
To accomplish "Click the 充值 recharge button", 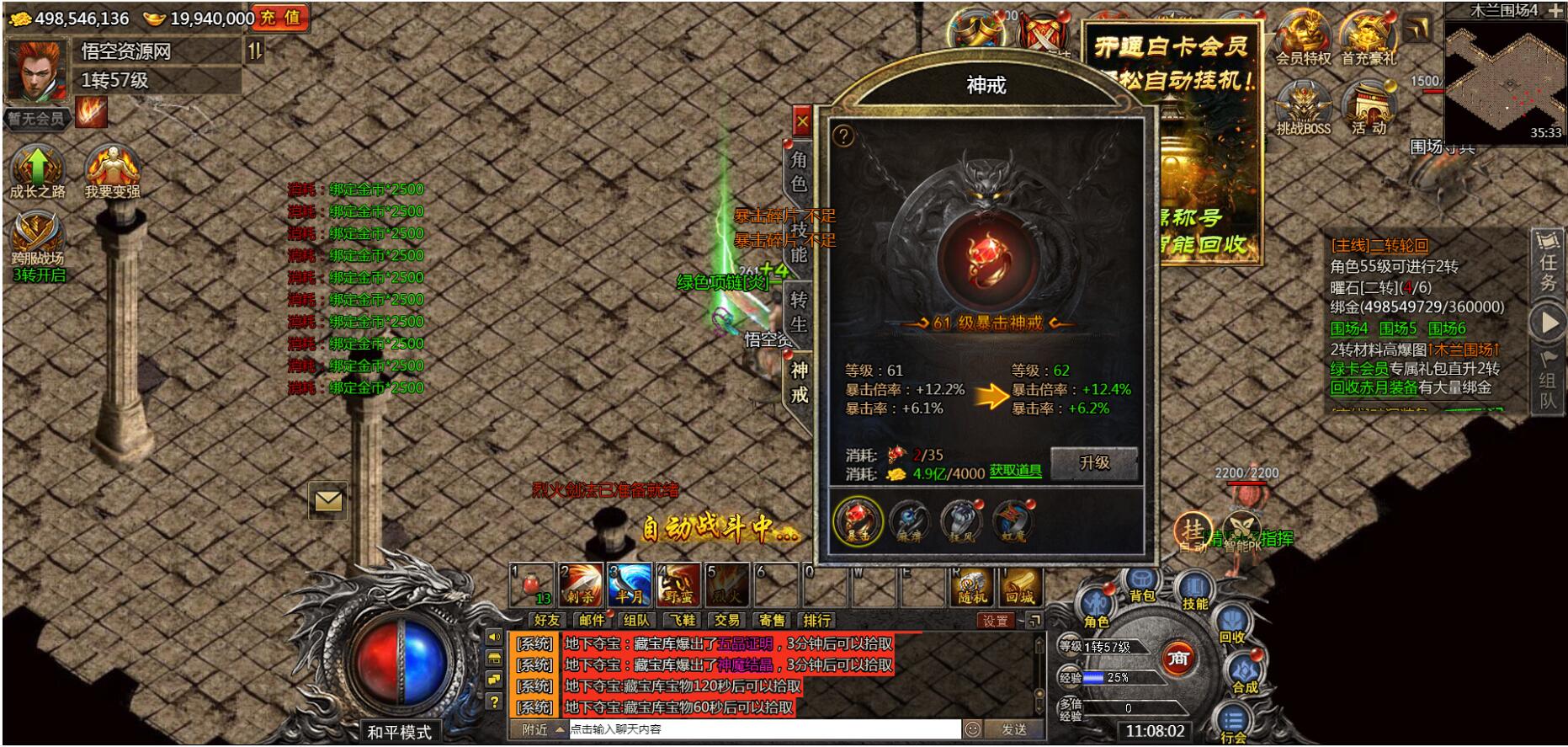I will tap(280, 18).
